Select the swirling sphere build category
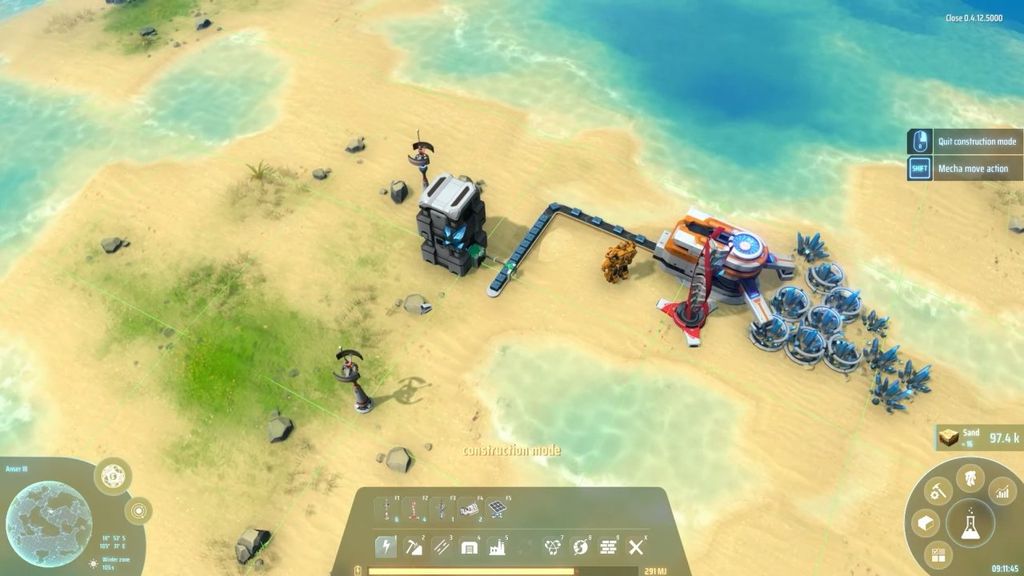The image size is (1024, 576). pyautogui.click(x=579, y=546)
